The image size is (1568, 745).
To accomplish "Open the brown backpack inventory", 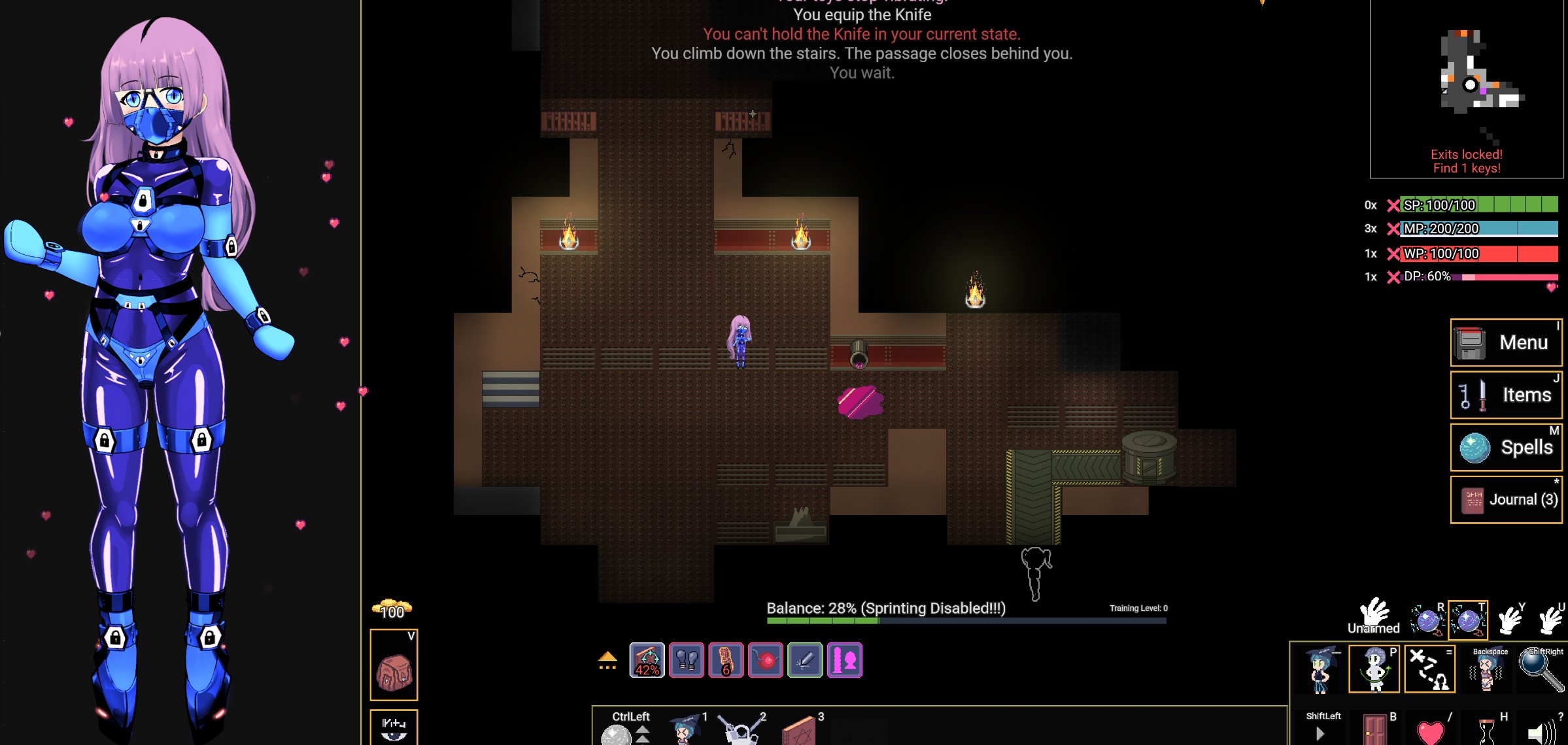I will [x=394, y=670].
